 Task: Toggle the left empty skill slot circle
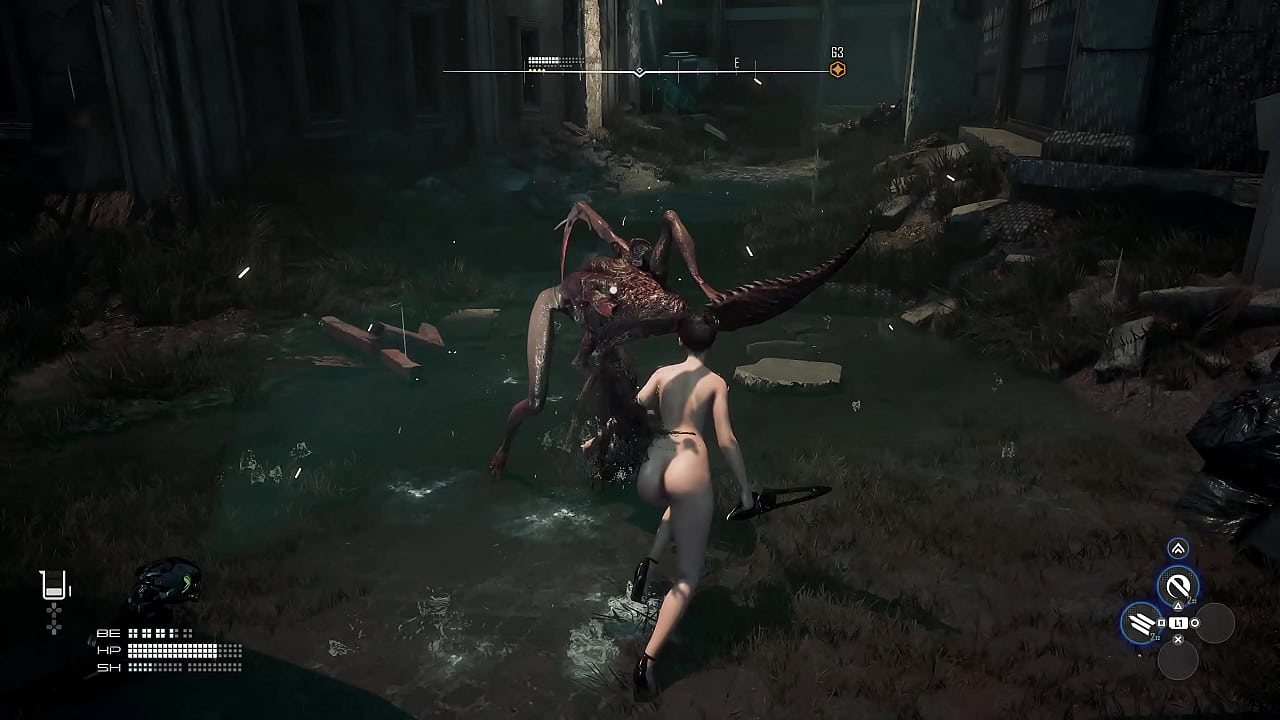(1216, 621)
